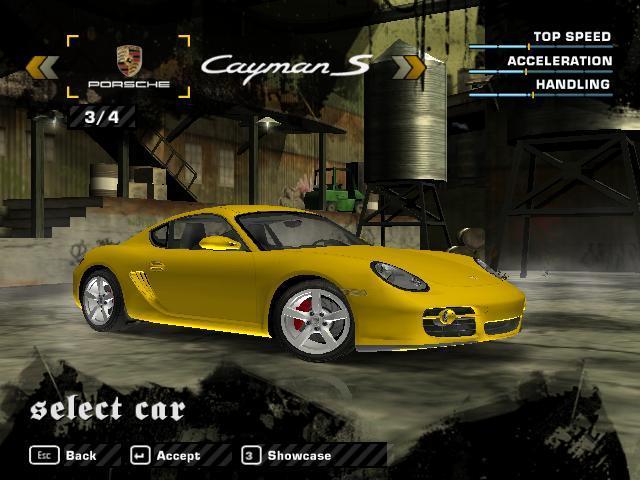Screen dimensions: 640x480
Task: Accept the Cayman S selection
Action: tap(166, 455)
